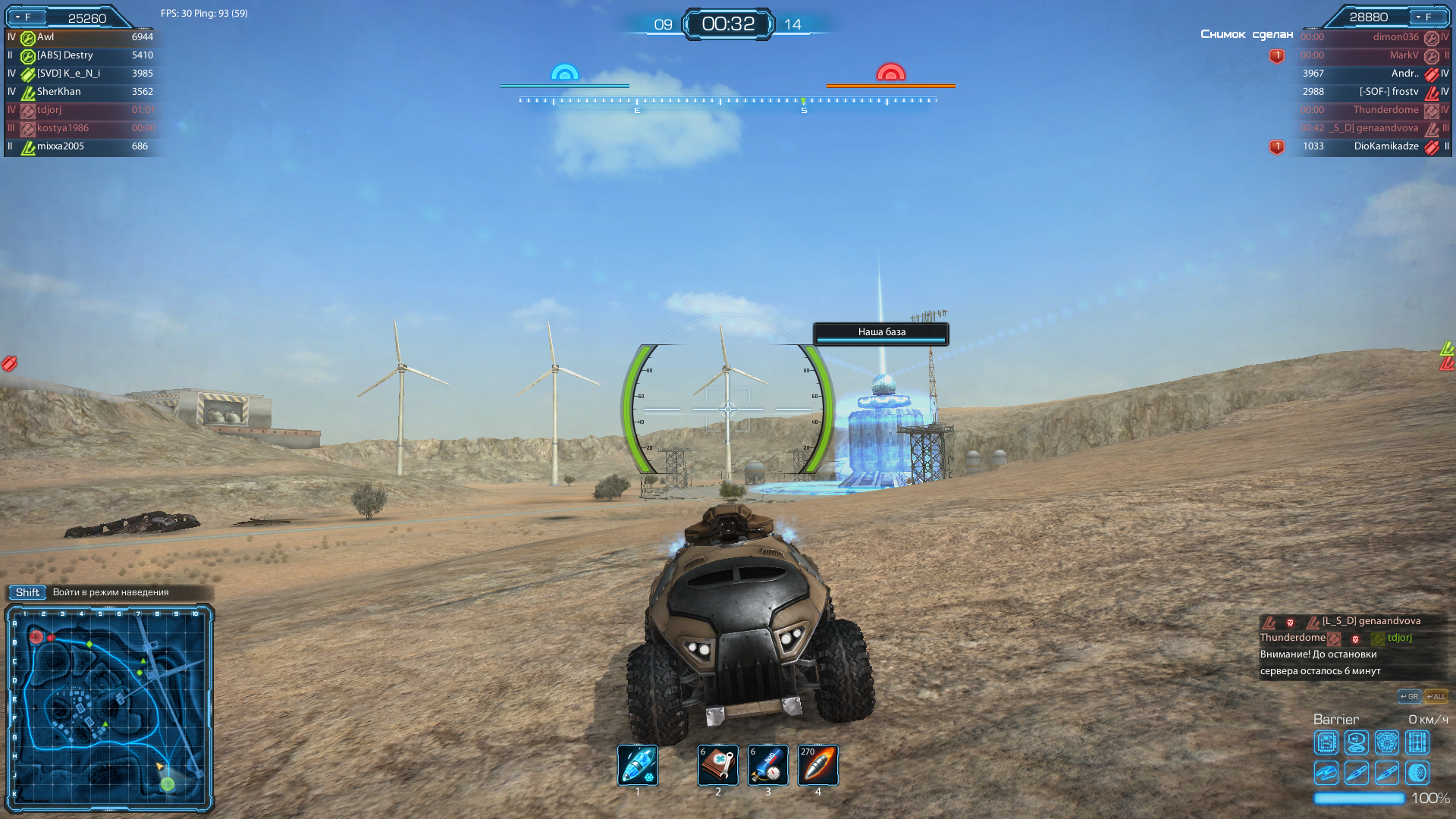The width and height of the screenshot is (1456, 819).
Task: Expand the left team dropdown arrow
Action: coord(18,17)
